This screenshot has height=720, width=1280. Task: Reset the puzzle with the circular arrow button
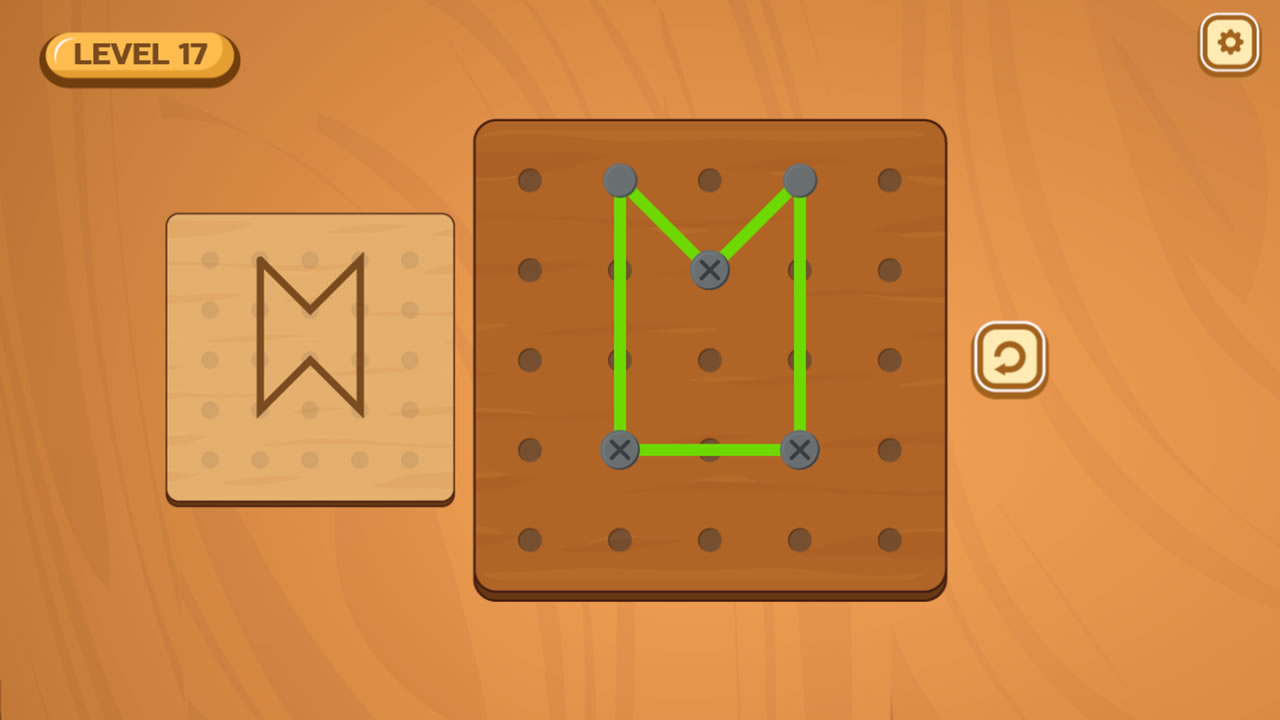point(1009,358)
